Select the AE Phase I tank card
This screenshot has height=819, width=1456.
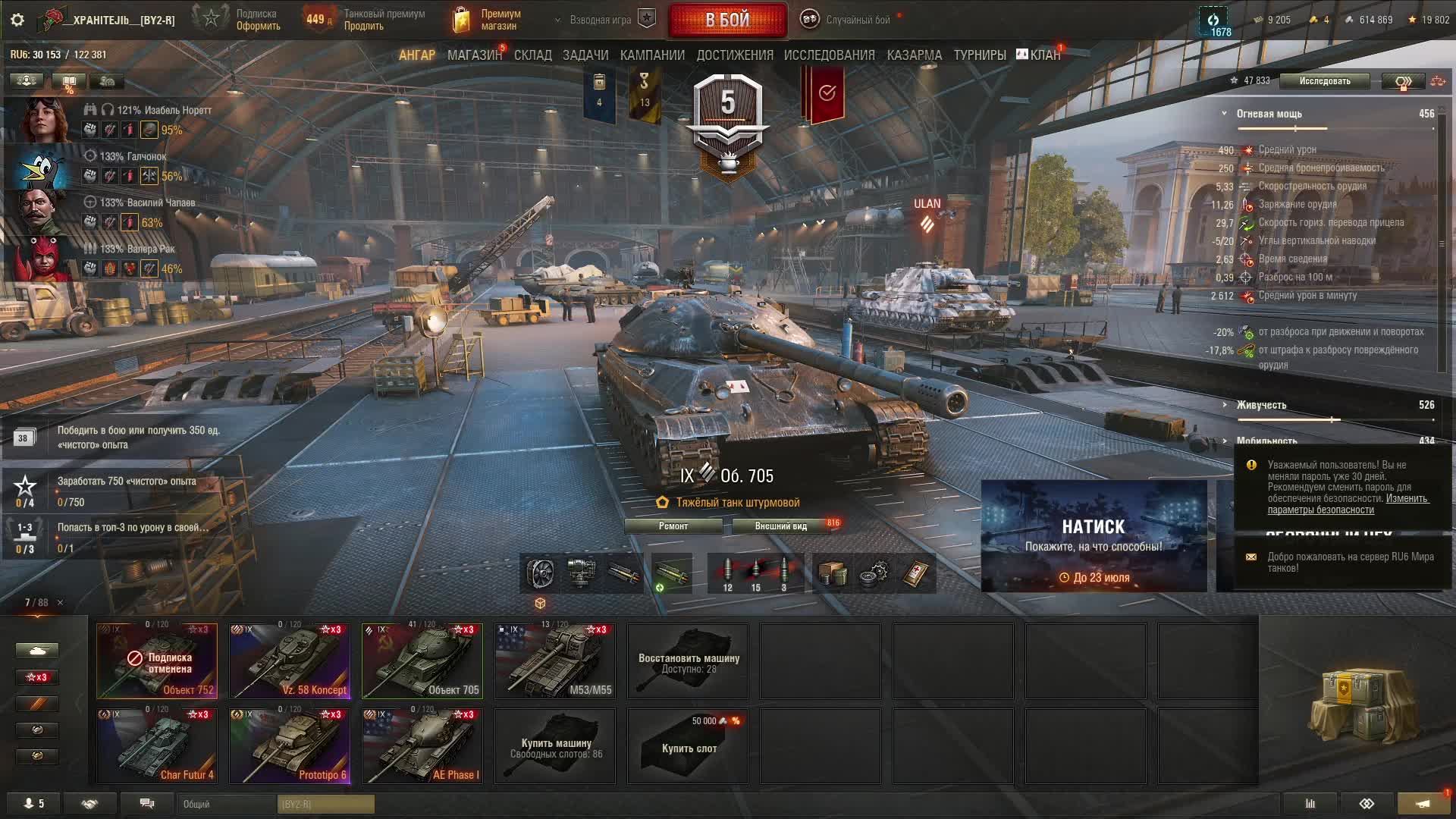point(422,745)
